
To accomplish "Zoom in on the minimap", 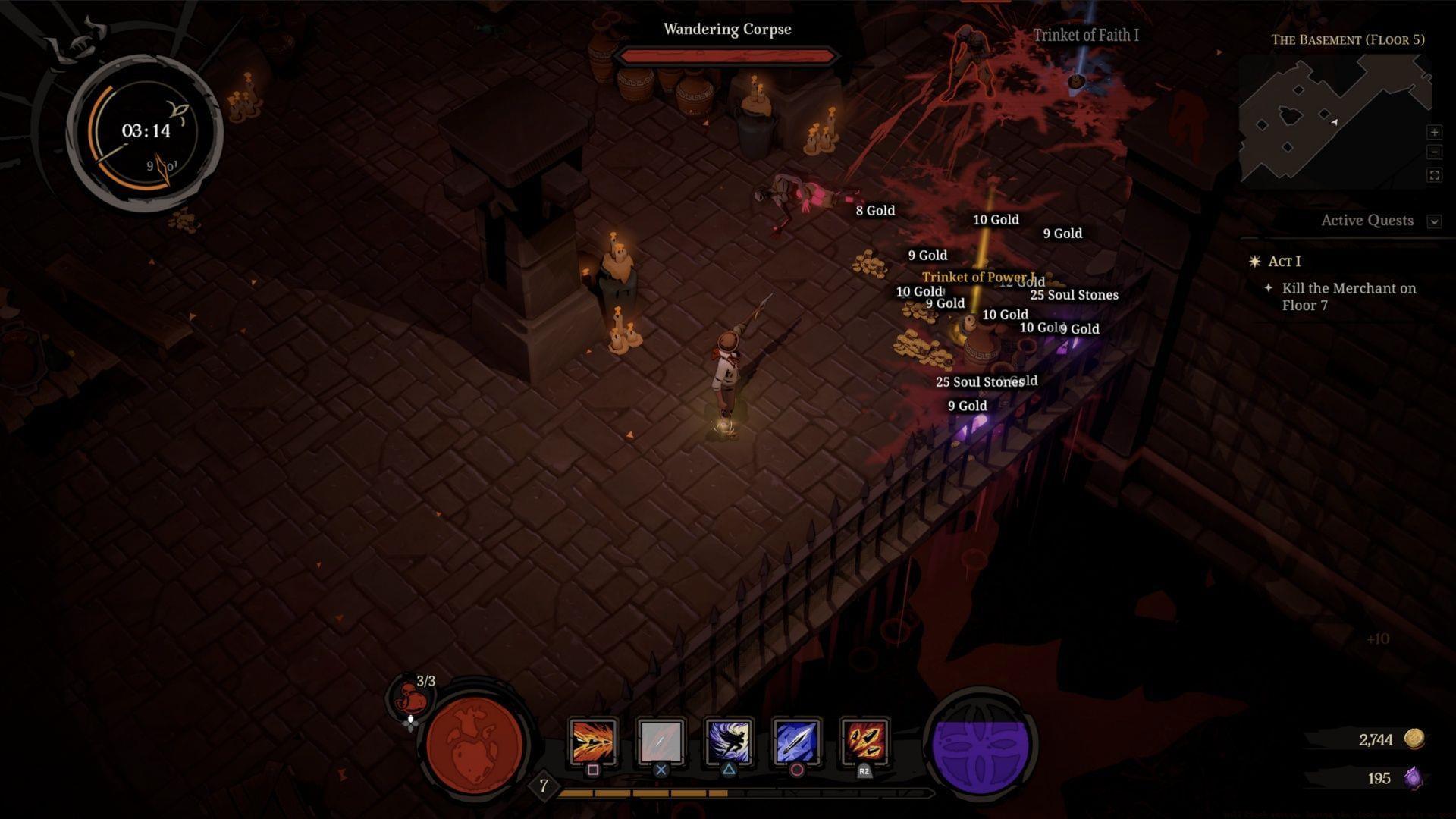I will click(1435, 132).
